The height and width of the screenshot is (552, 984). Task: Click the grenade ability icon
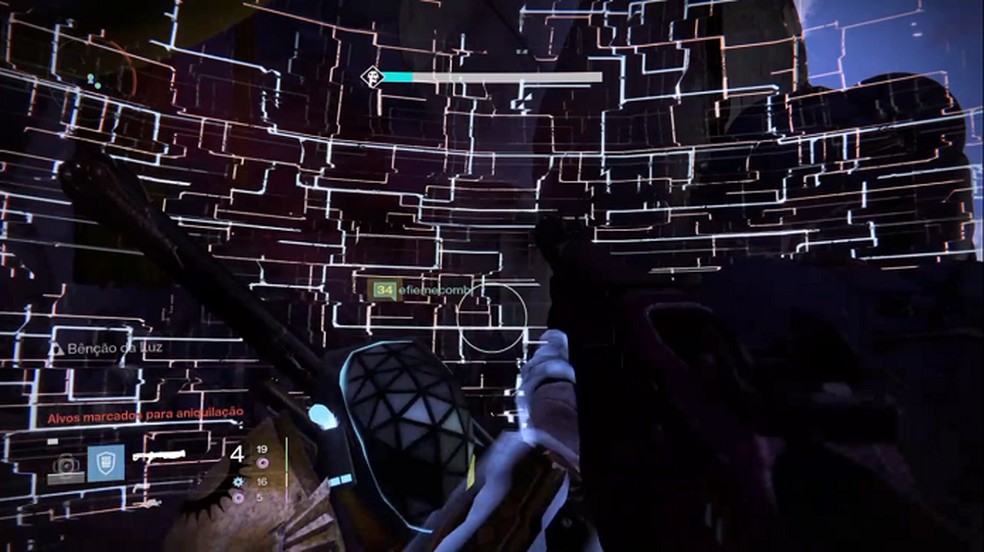[x=67, y=464]
